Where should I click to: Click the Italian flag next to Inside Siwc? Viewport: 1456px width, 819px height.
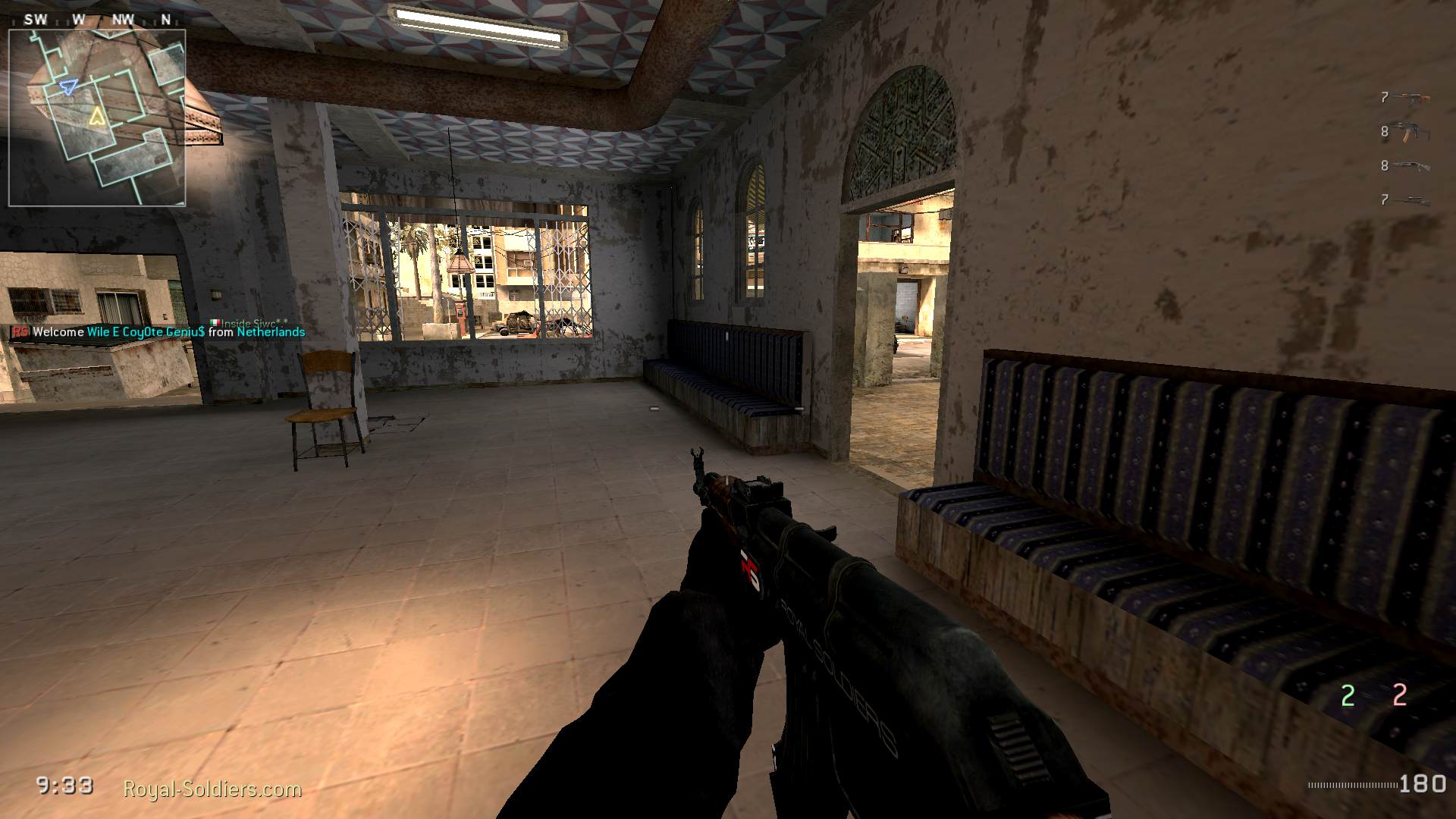pyautogui.click(x=215, y=321)
